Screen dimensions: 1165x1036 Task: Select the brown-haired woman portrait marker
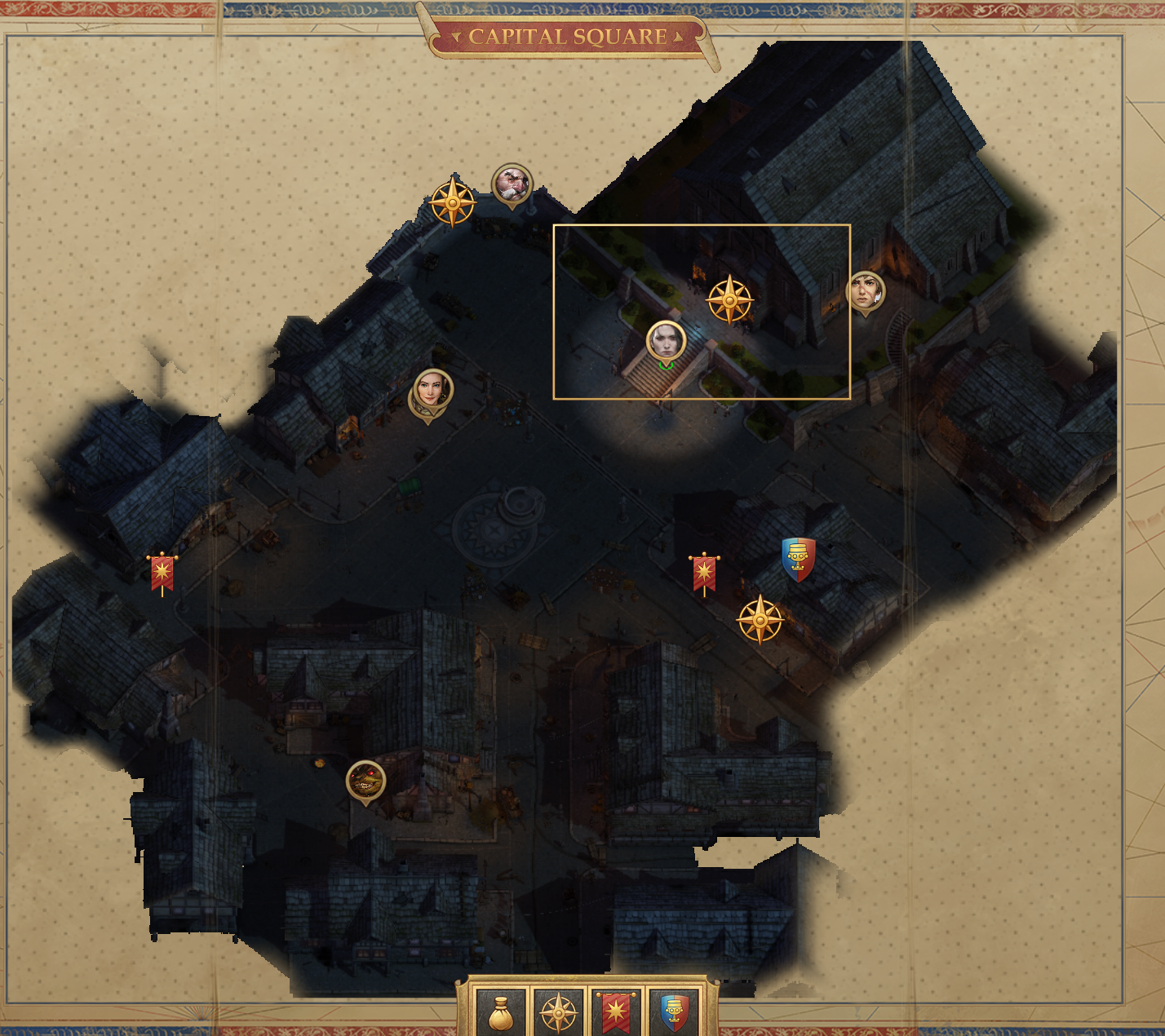pos(432,390)
